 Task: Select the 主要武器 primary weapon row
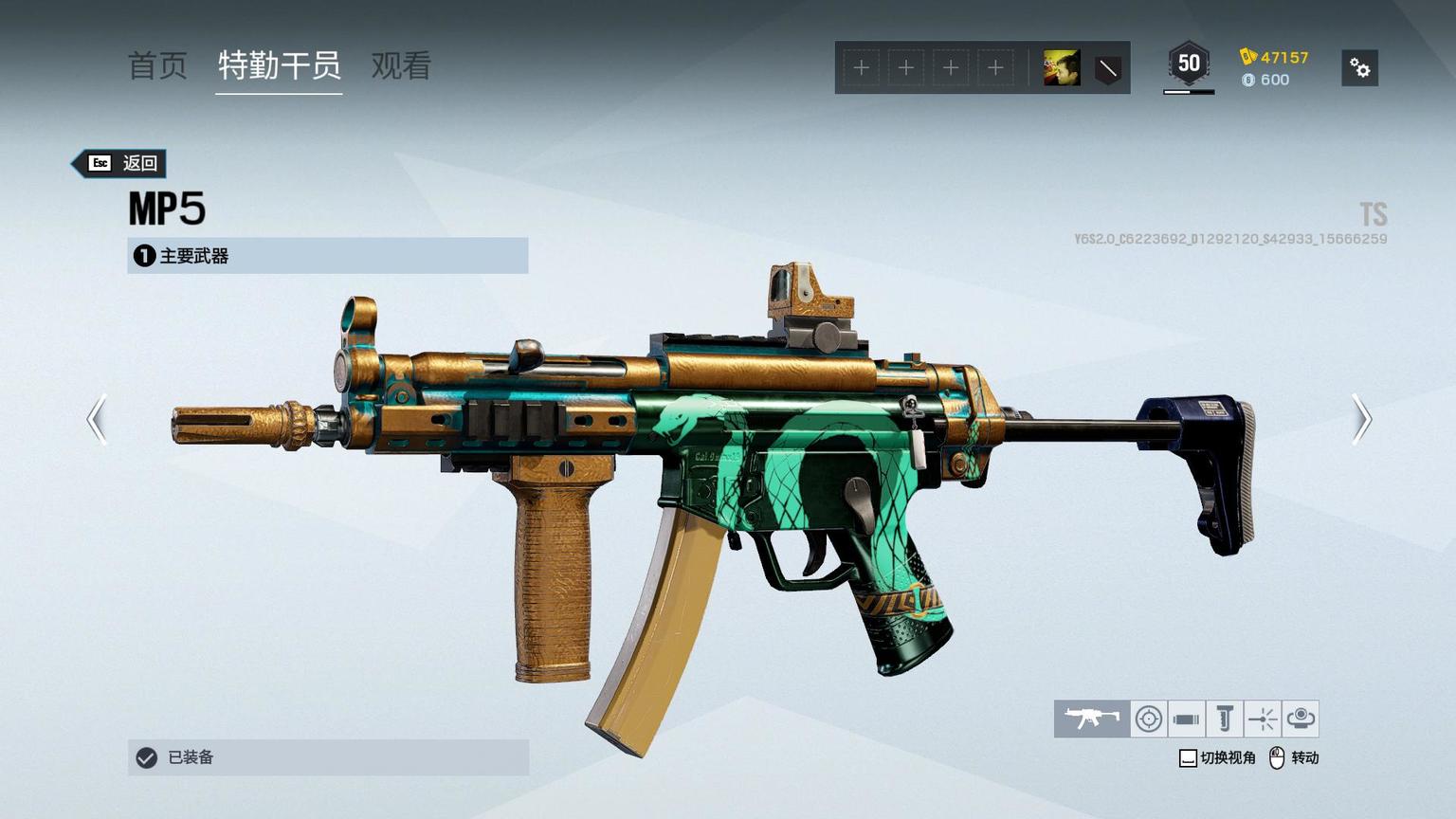pyautogui.click(x=327, y=256)
